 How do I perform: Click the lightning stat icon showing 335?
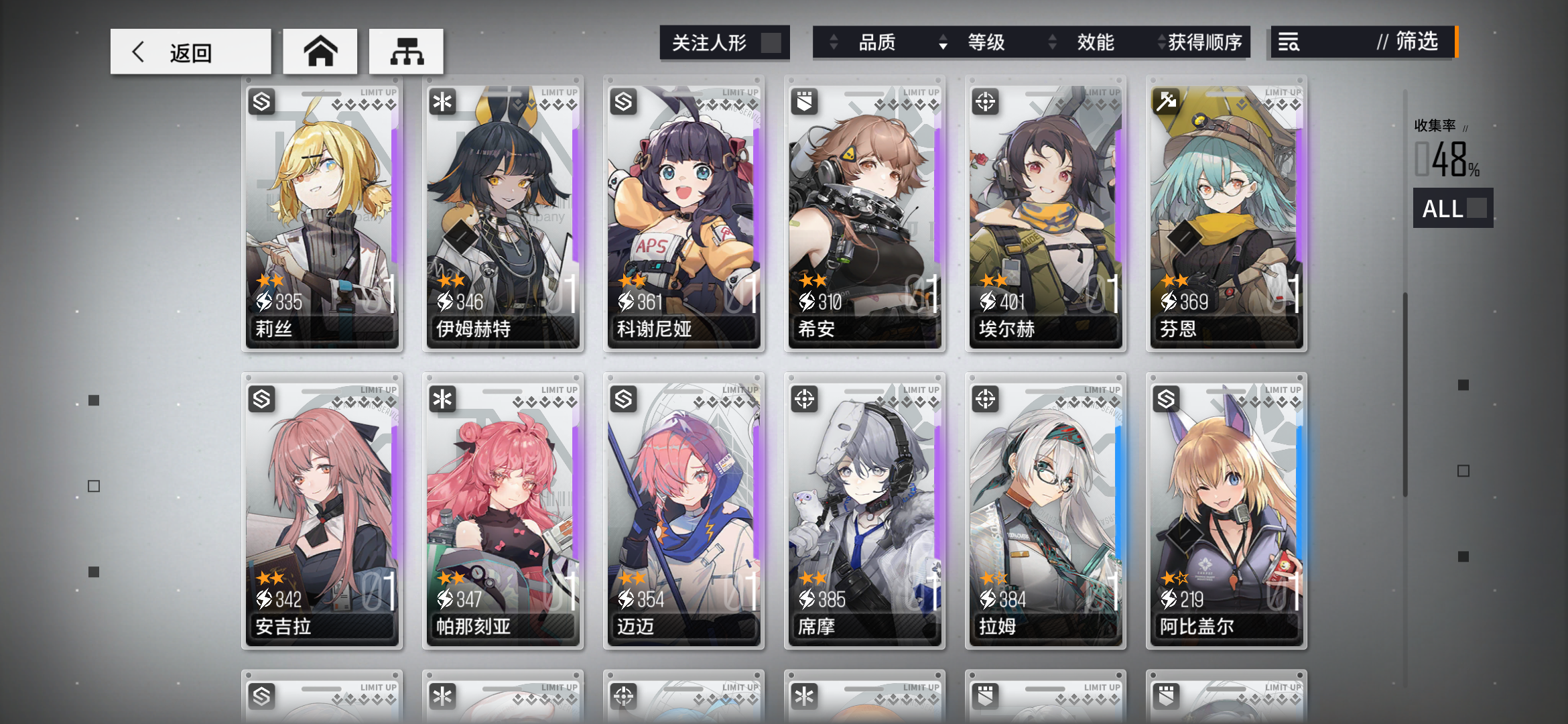[x=264, y=302]
